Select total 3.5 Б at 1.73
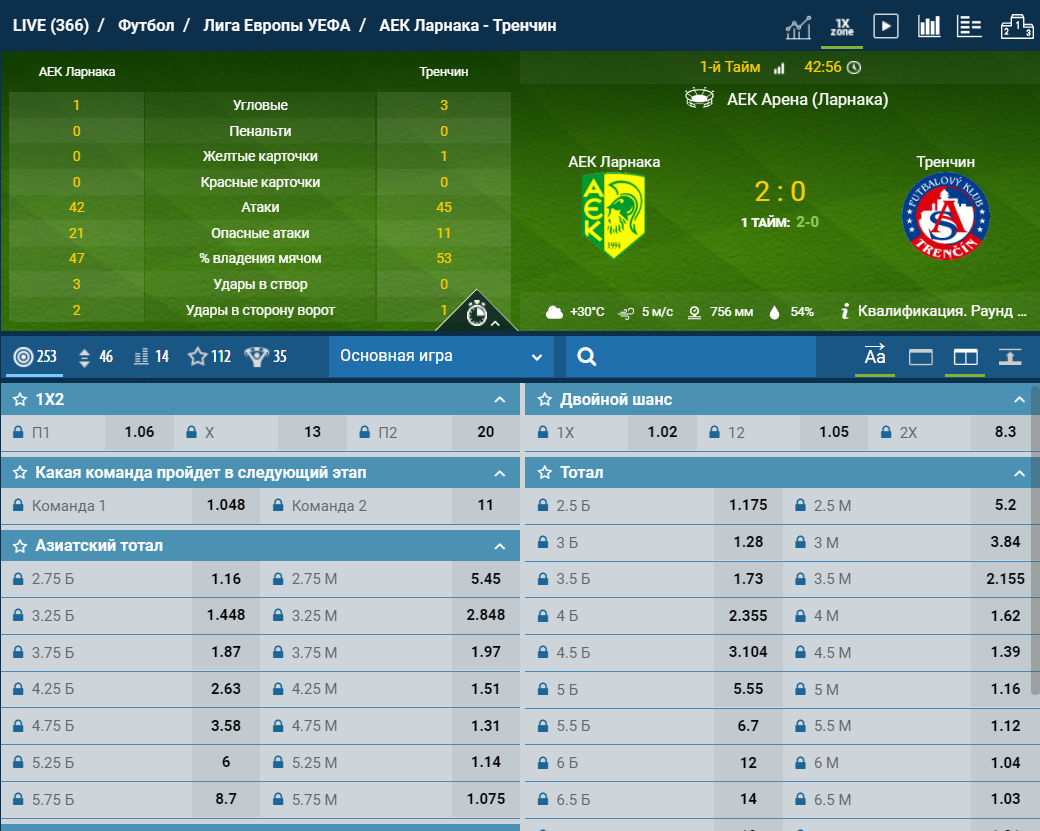The width and height of the screenshot is (1040, 831). tap(747, 579)
